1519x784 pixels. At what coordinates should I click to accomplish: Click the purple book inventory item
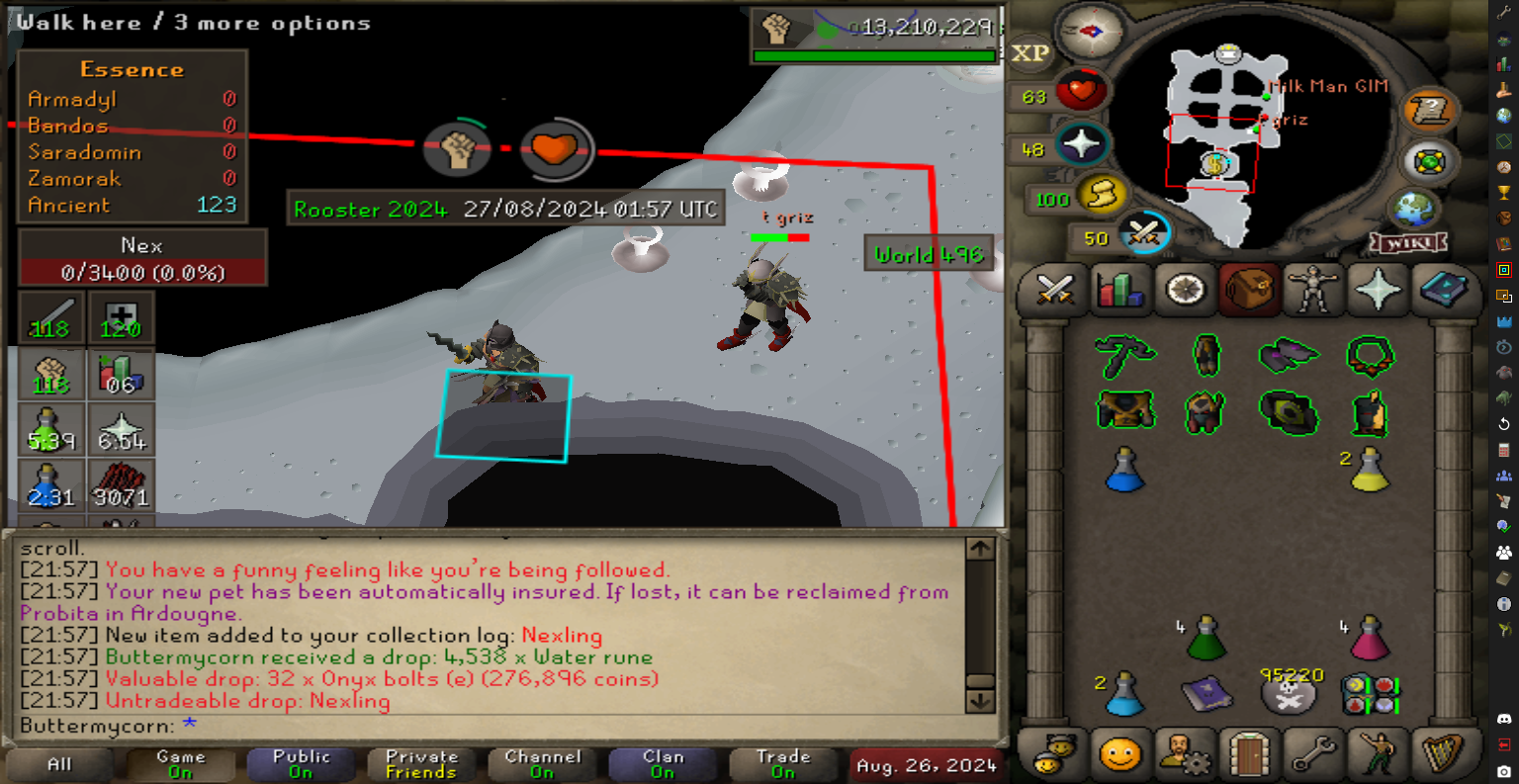tap(1206, 694)
